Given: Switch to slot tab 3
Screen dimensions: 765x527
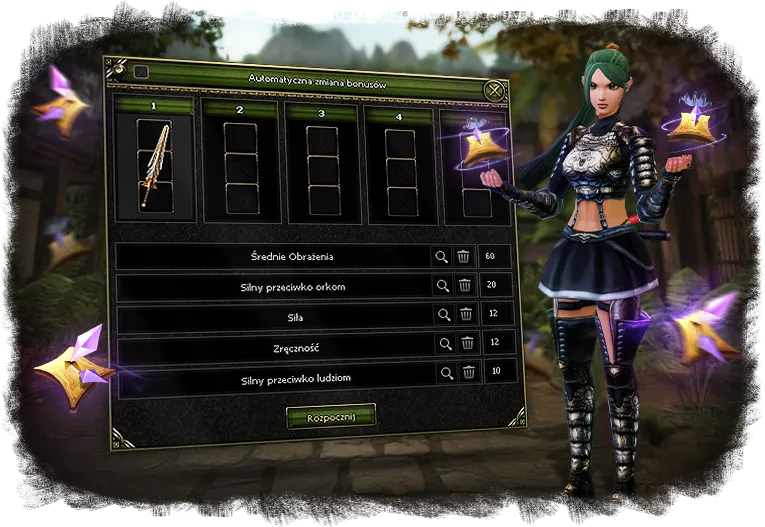Looking at the screenshot, I should point(322,113).
